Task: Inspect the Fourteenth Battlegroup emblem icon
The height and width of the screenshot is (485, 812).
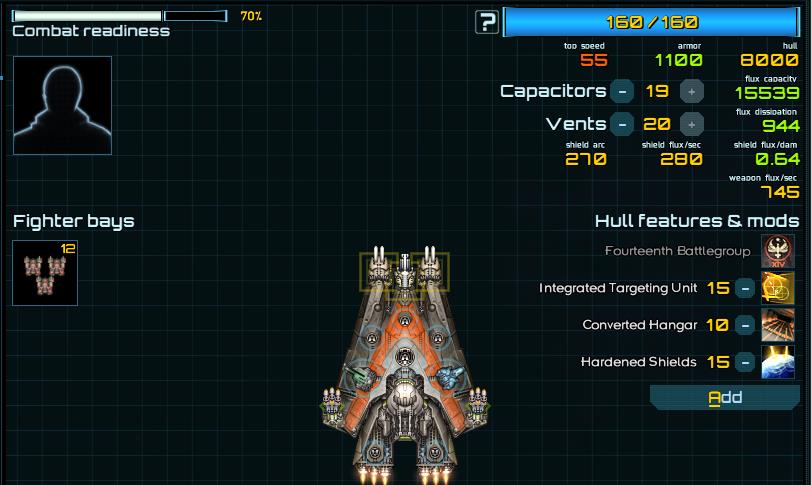Action: coord(778,251)
